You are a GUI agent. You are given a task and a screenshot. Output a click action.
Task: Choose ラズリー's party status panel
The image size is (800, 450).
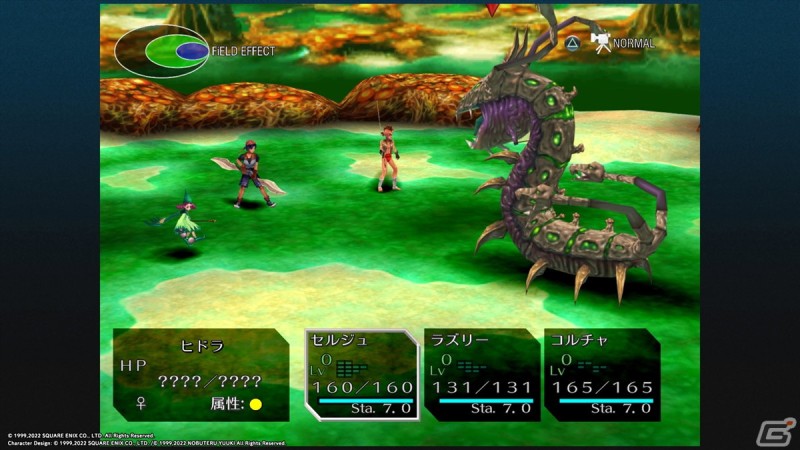481,374
